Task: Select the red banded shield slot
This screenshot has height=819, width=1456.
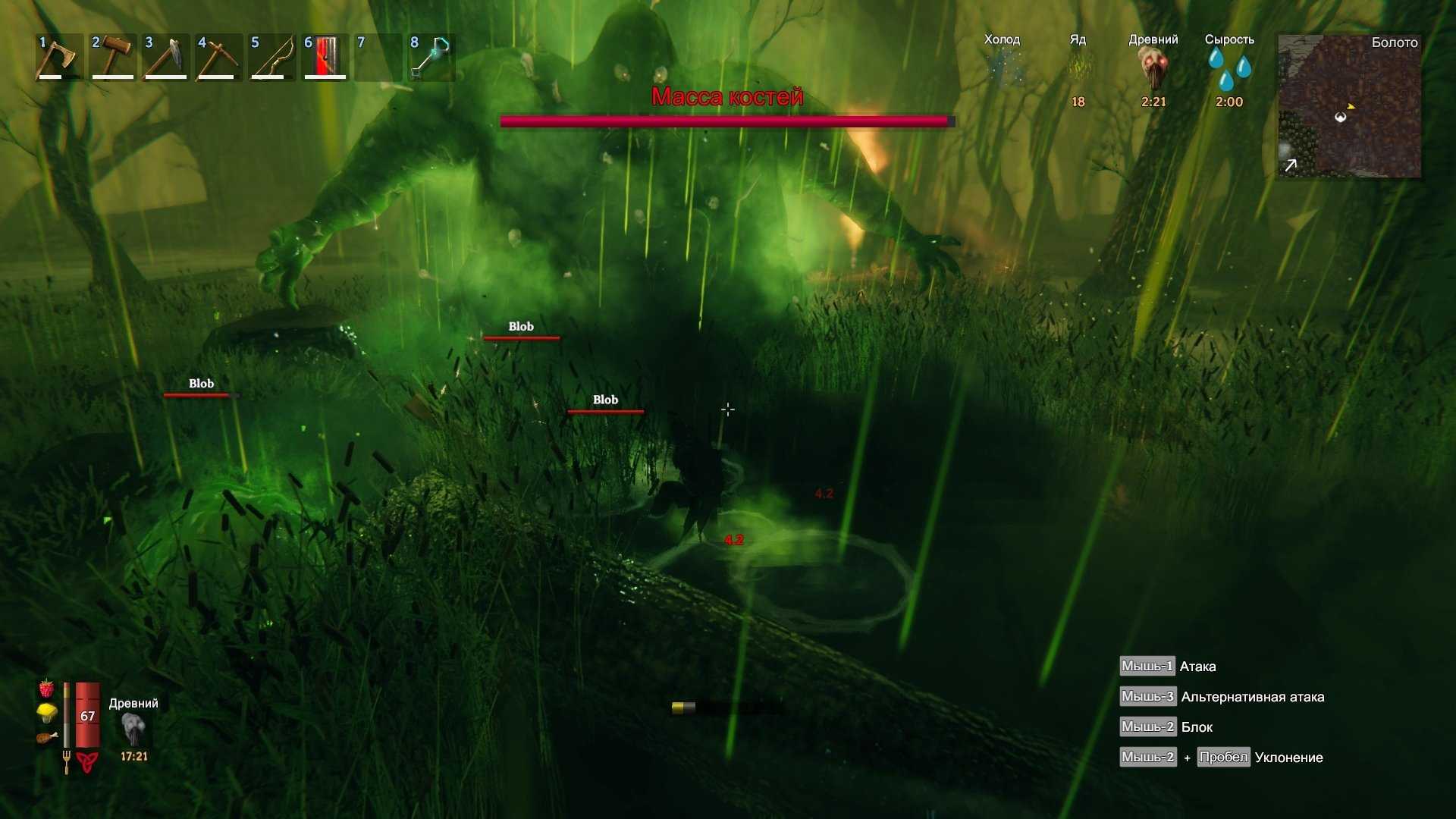Action: coord(325,57)
